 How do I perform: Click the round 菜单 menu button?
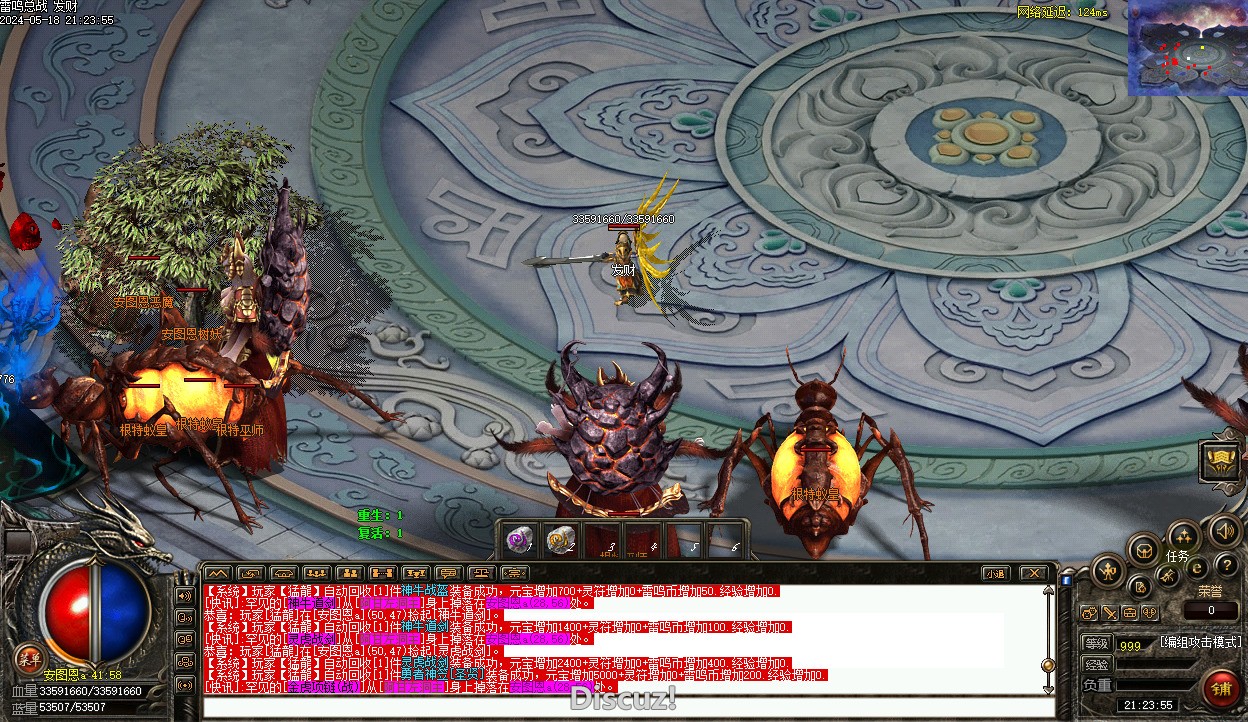(x=29, y=659)
